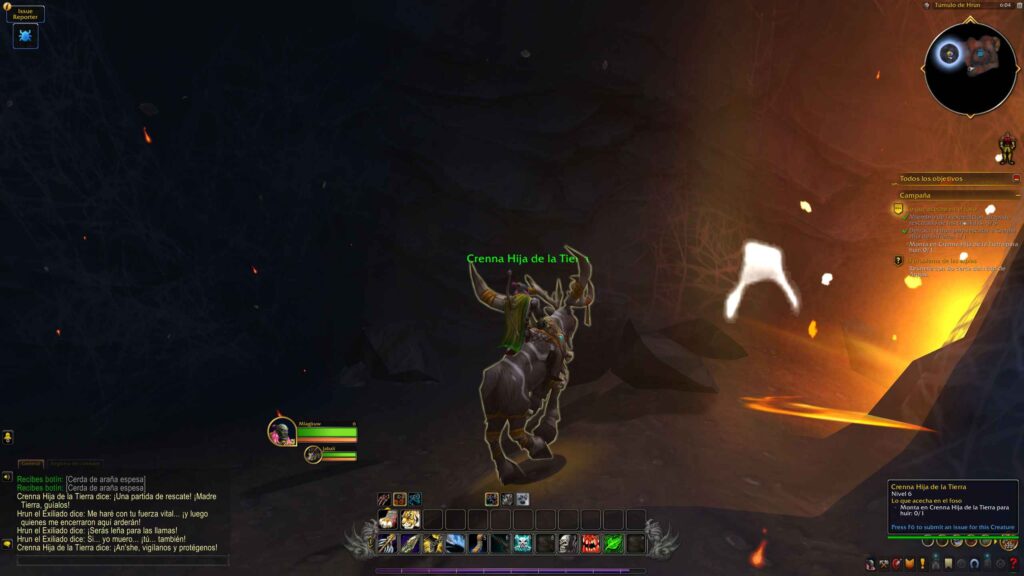1024x576 pixels.
Task: Select the pet portrait frame
Action: (x=314, y=454)
